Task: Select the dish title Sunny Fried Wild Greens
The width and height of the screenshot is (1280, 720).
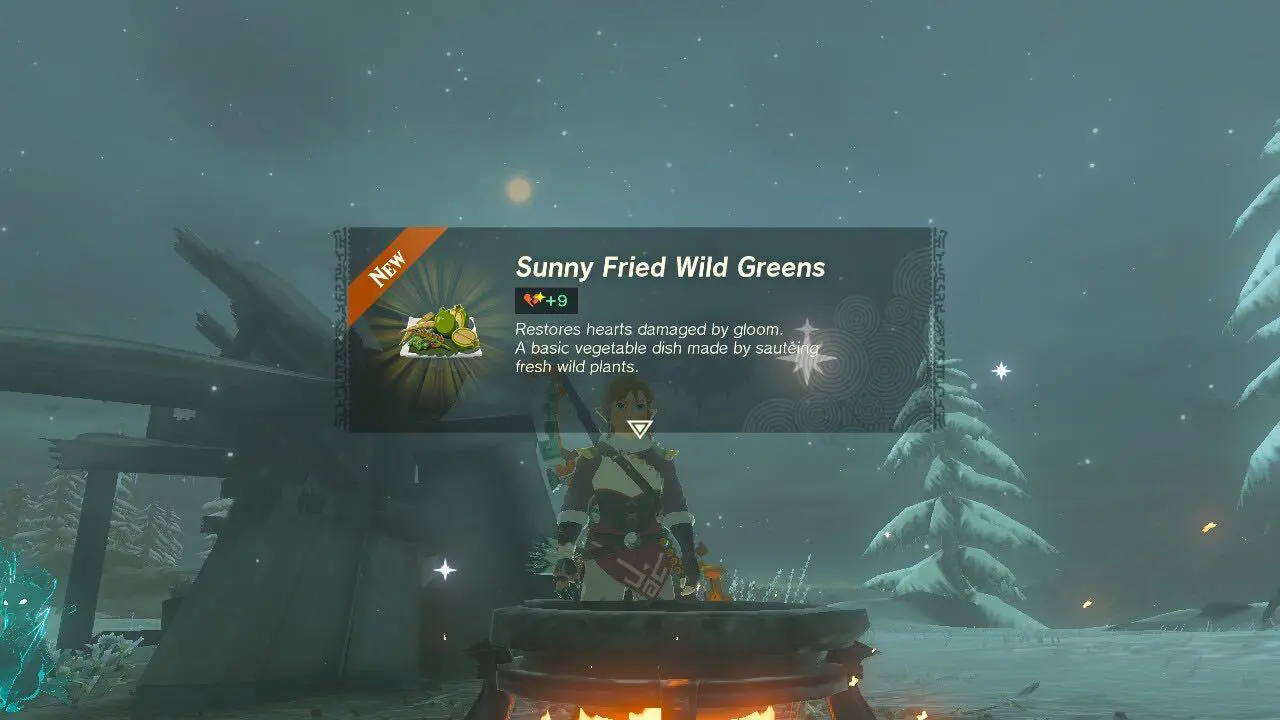Action: point(670,267)
